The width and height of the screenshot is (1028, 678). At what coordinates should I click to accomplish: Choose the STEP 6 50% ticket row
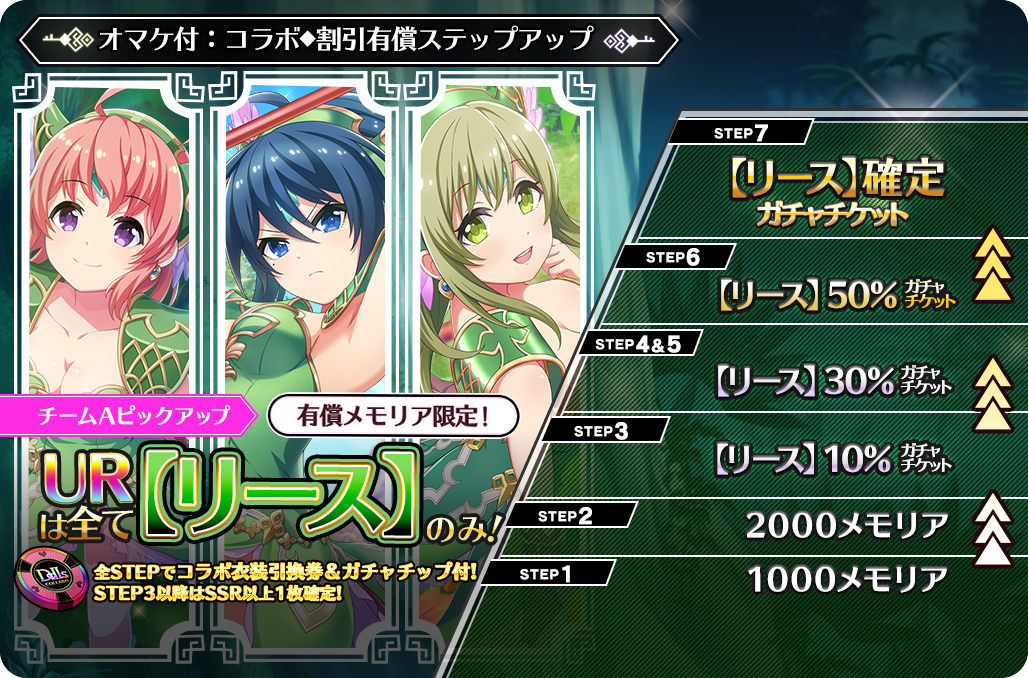pos(835,293)
